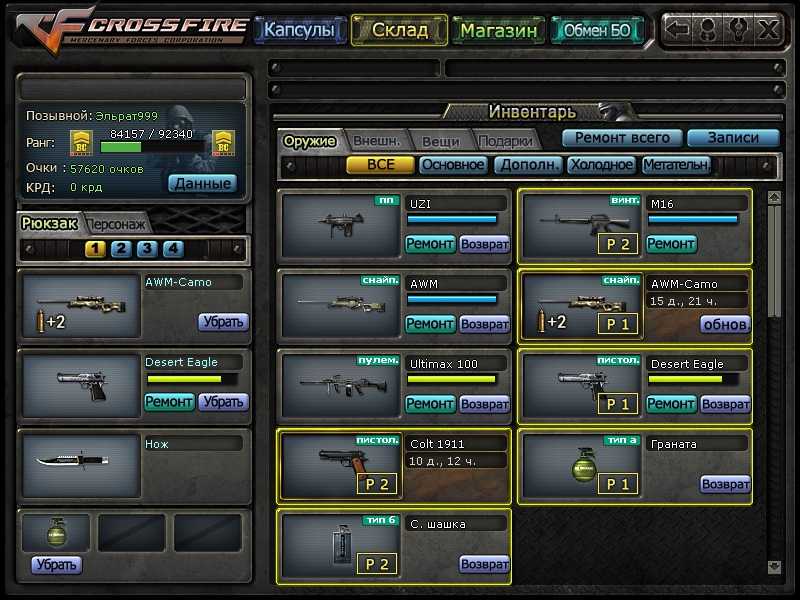Return the Ultimax 100 with Возврат
Image resolution: width=800 pixels, height=600 pixels.
pyautogui.click(x=484, y=404)
